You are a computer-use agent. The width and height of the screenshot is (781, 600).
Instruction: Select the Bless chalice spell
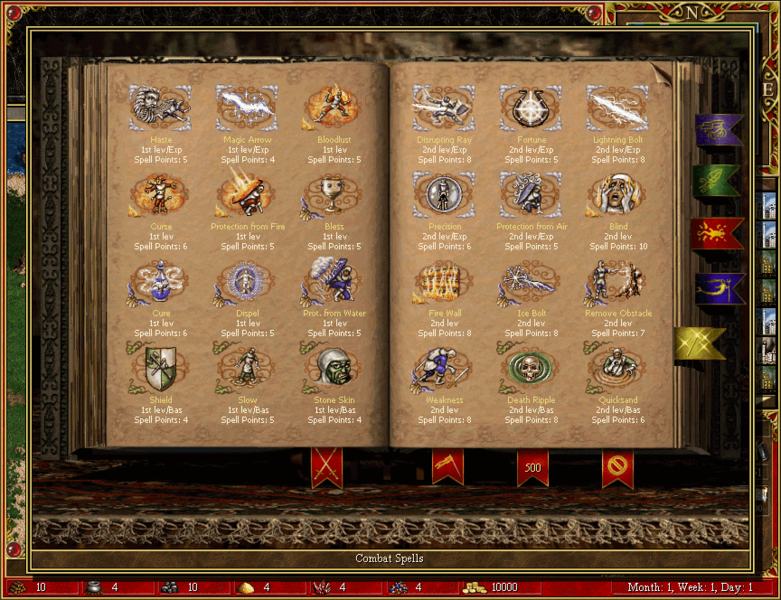(x=333, y=195)
